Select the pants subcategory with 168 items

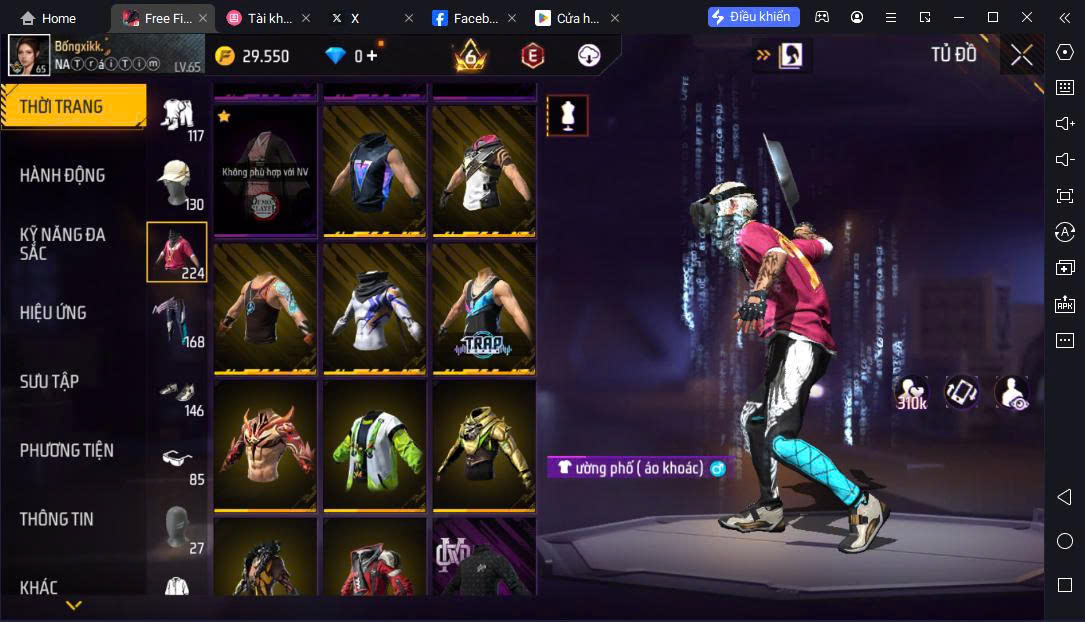pos(177,319)
